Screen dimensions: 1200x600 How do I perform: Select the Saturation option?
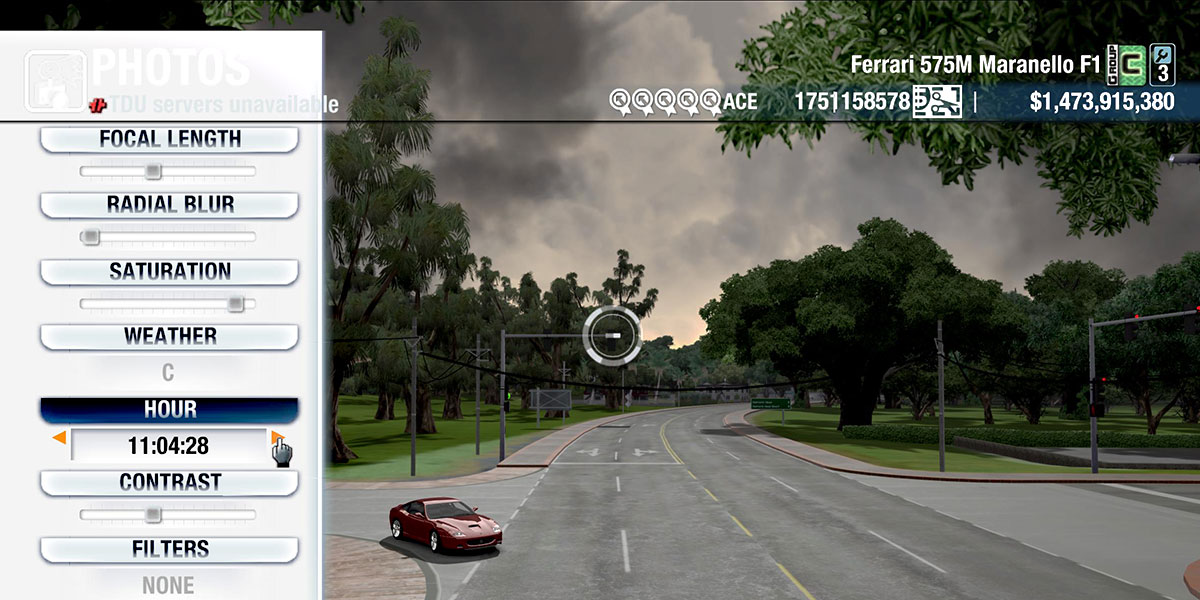coord(169,272)
